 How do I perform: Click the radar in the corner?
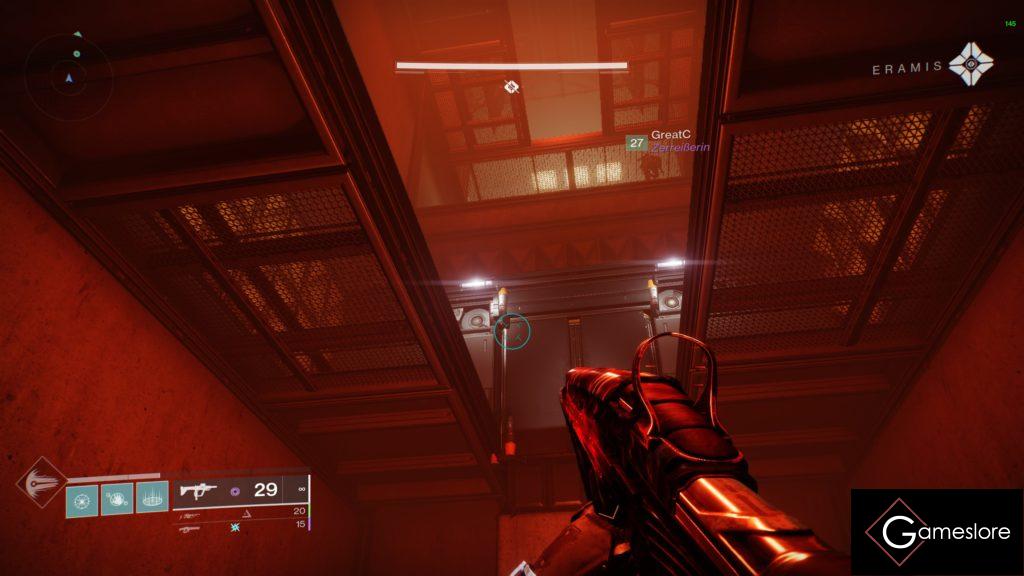[x=68, y=70]
